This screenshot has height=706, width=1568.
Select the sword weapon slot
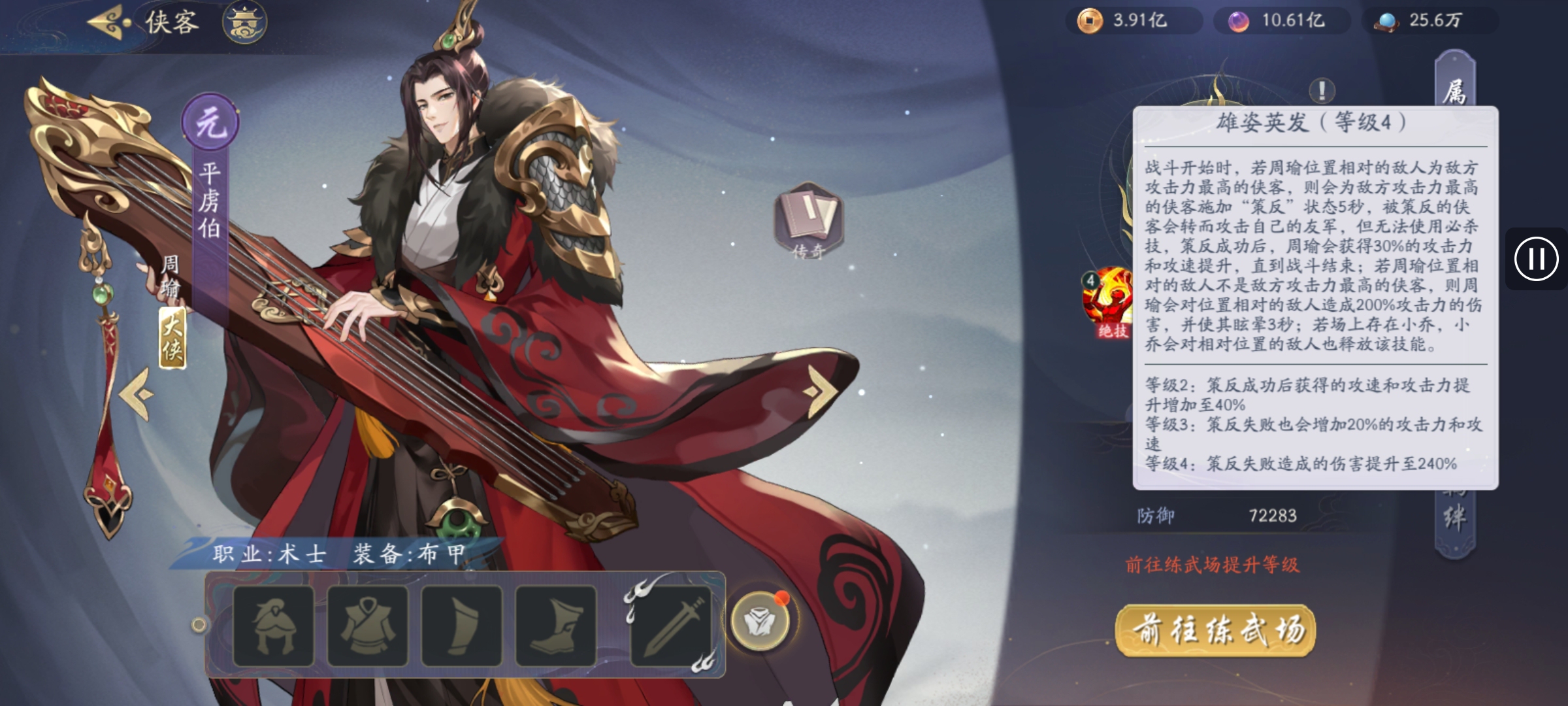(670, 626)
